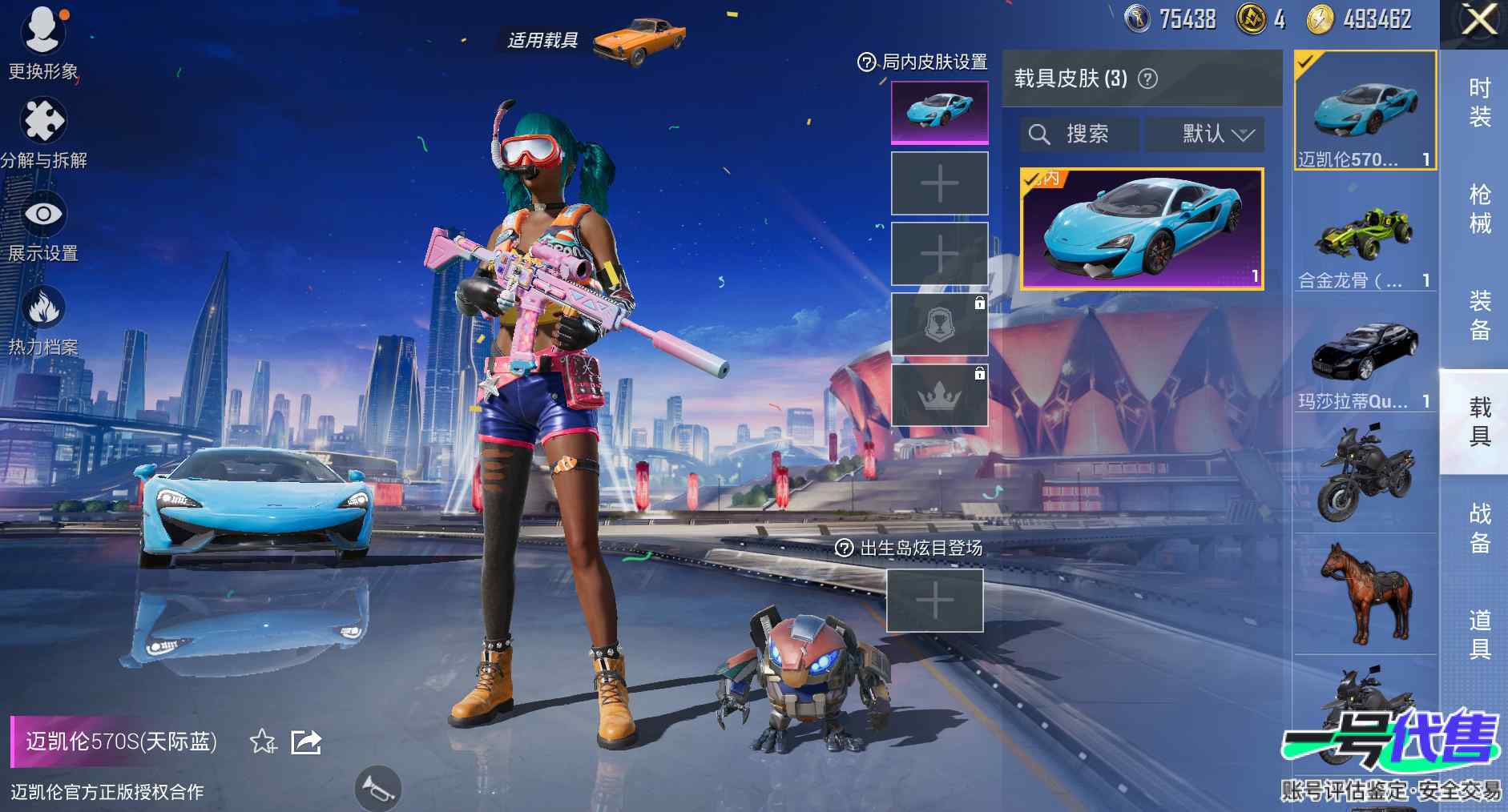The image size is (1508, 812).
Task: Show help for 载具皮肤 question mark
Action: [1148, 78]
